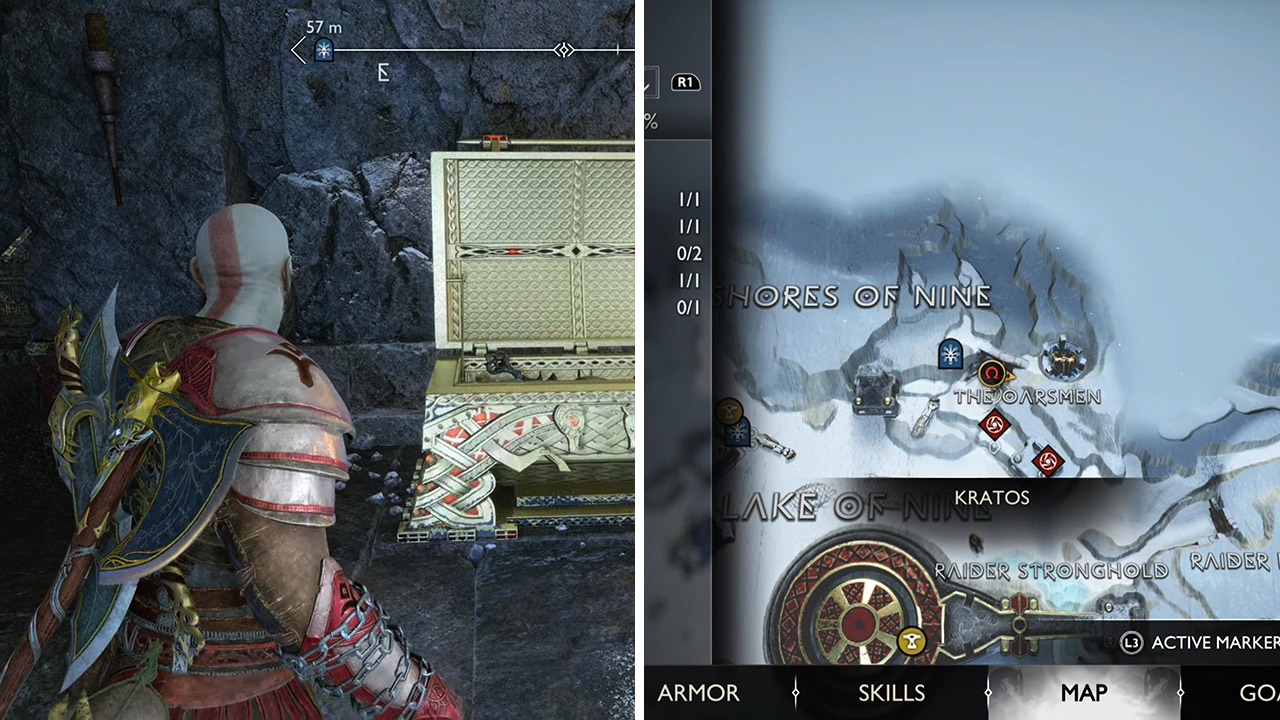Select the blue Nornir chest icon near The Oarsmen

[x=950, y=354]
